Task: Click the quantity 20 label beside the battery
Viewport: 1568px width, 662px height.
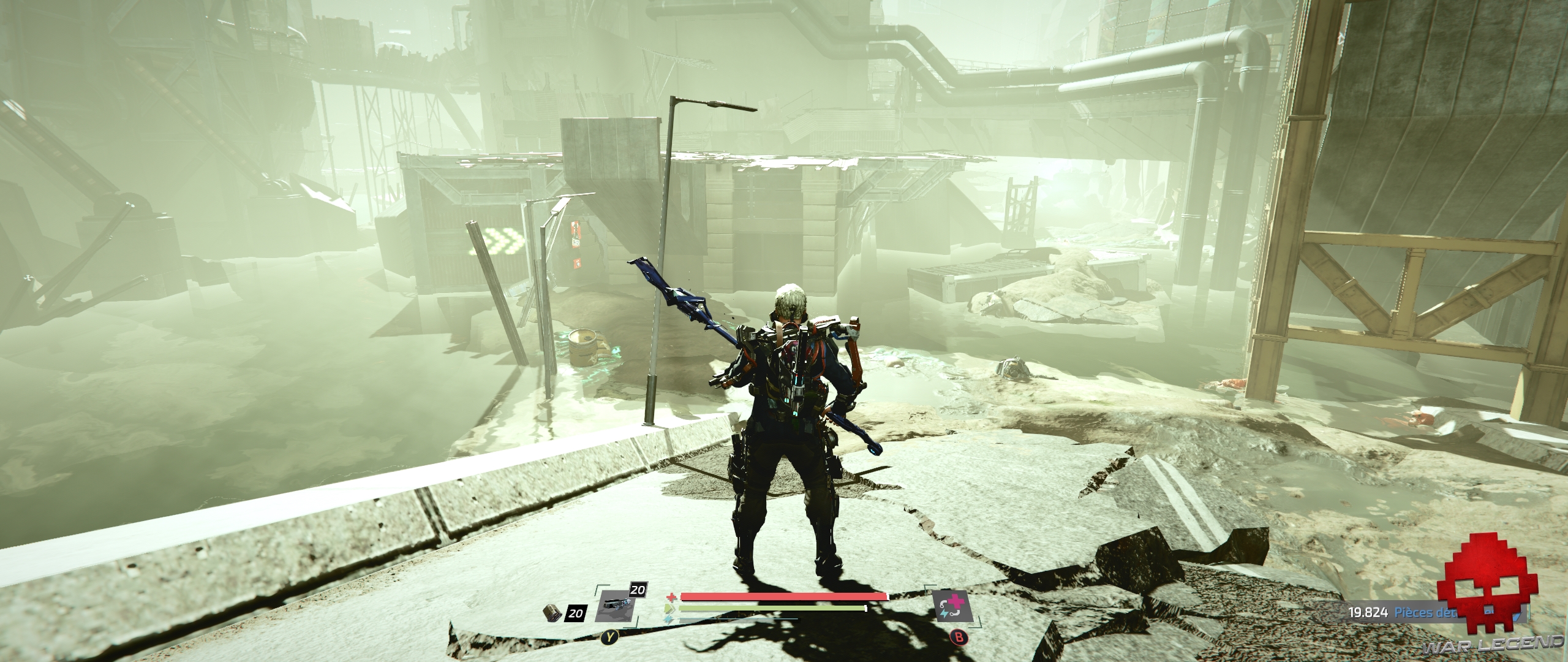Action: (575, 614)
